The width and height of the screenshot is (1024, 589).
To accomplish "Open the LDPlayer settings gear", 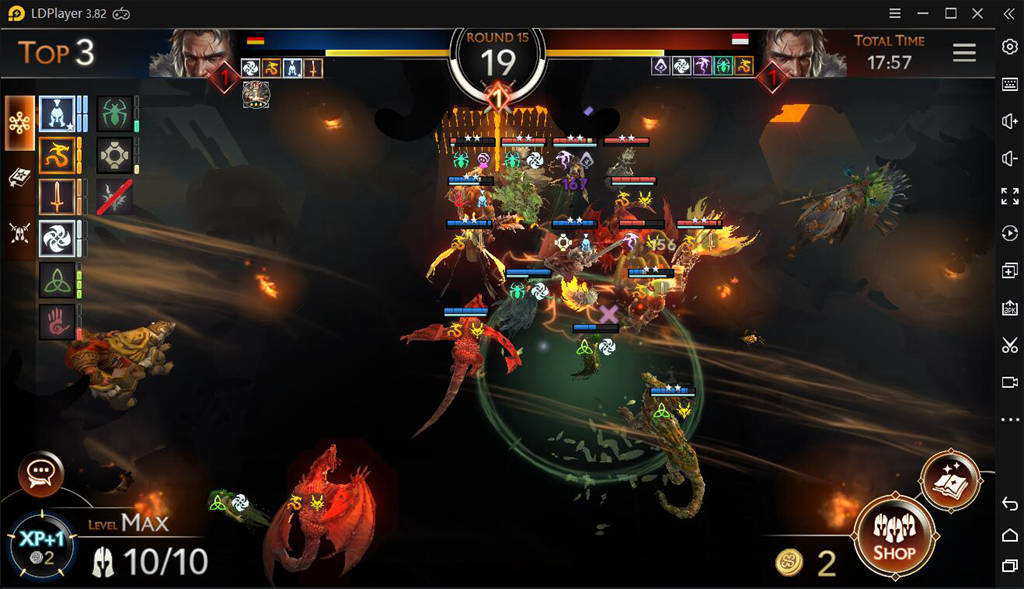I will [x=1009, y=48].
